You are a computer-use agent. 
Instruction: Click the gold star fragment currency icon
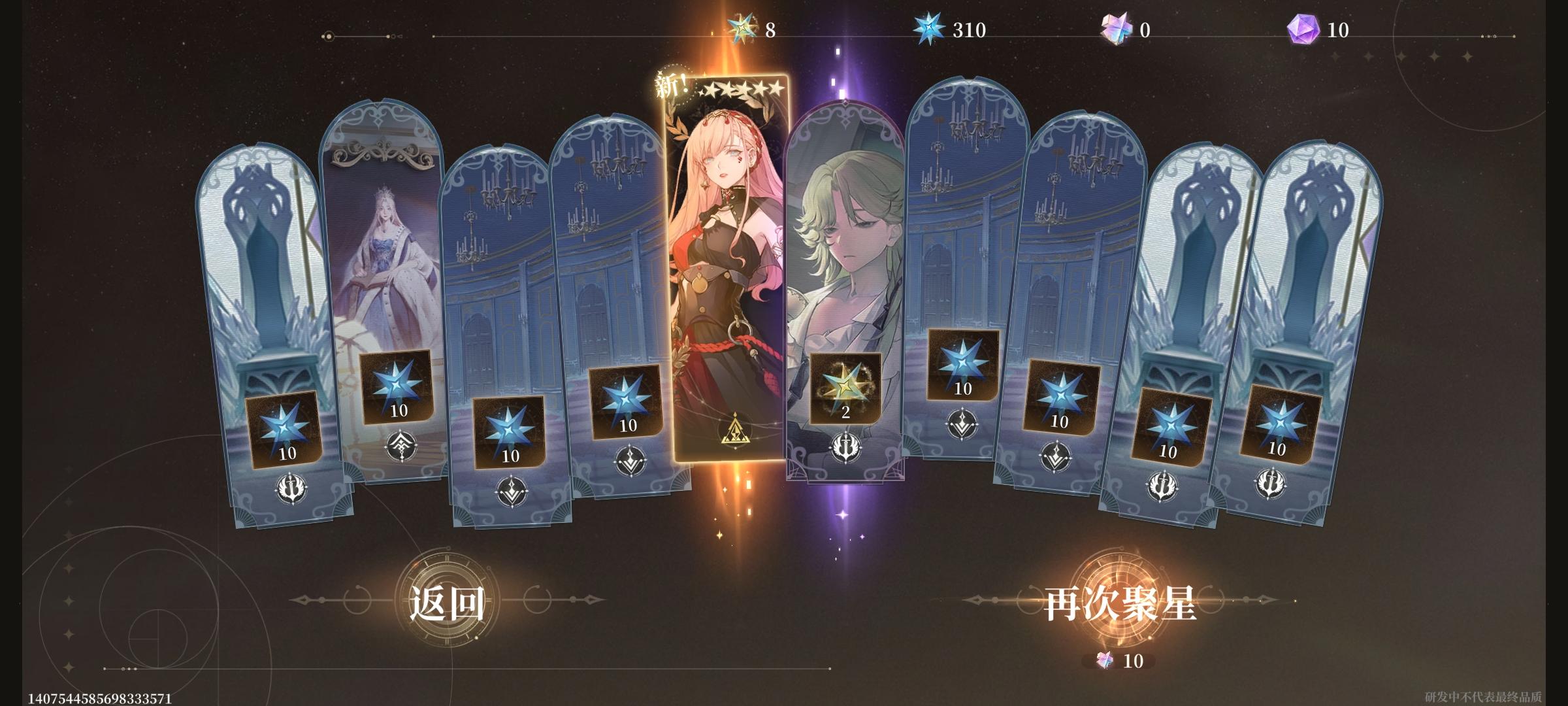(739, 28)
